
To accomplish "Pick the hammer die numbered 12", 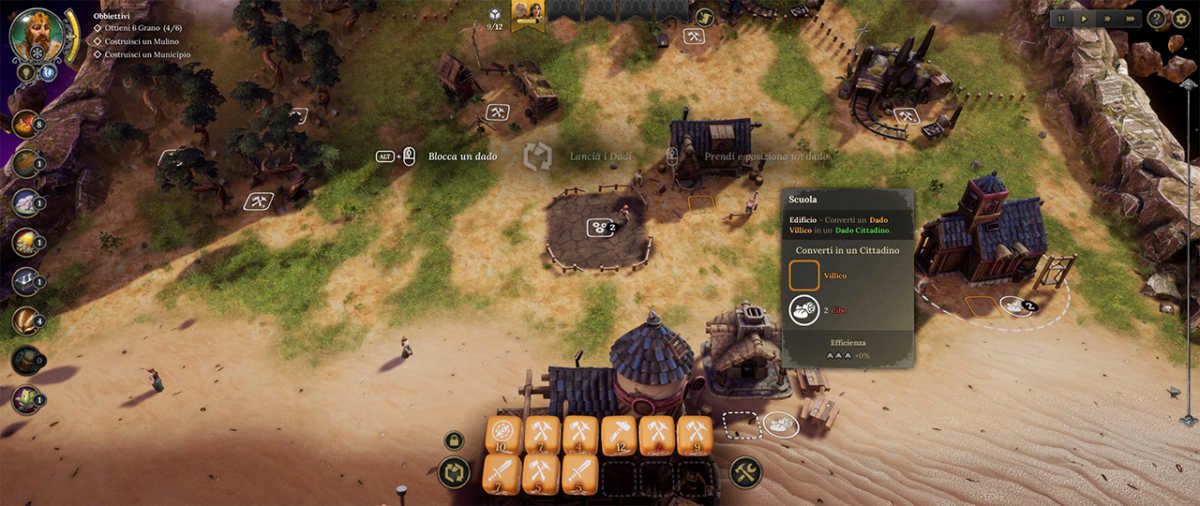I will 619,435.
